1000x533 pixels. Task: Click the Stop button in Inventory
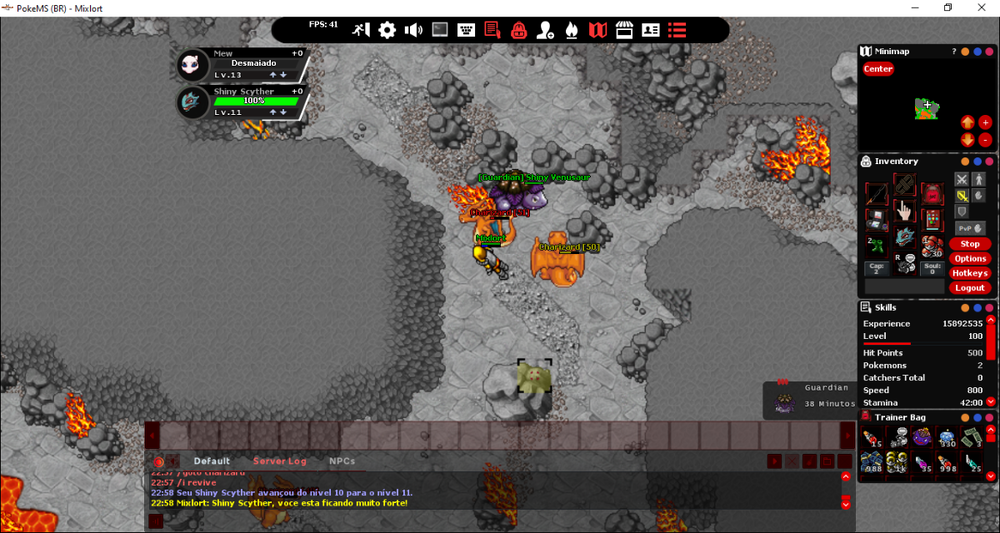tap(969, 244)
